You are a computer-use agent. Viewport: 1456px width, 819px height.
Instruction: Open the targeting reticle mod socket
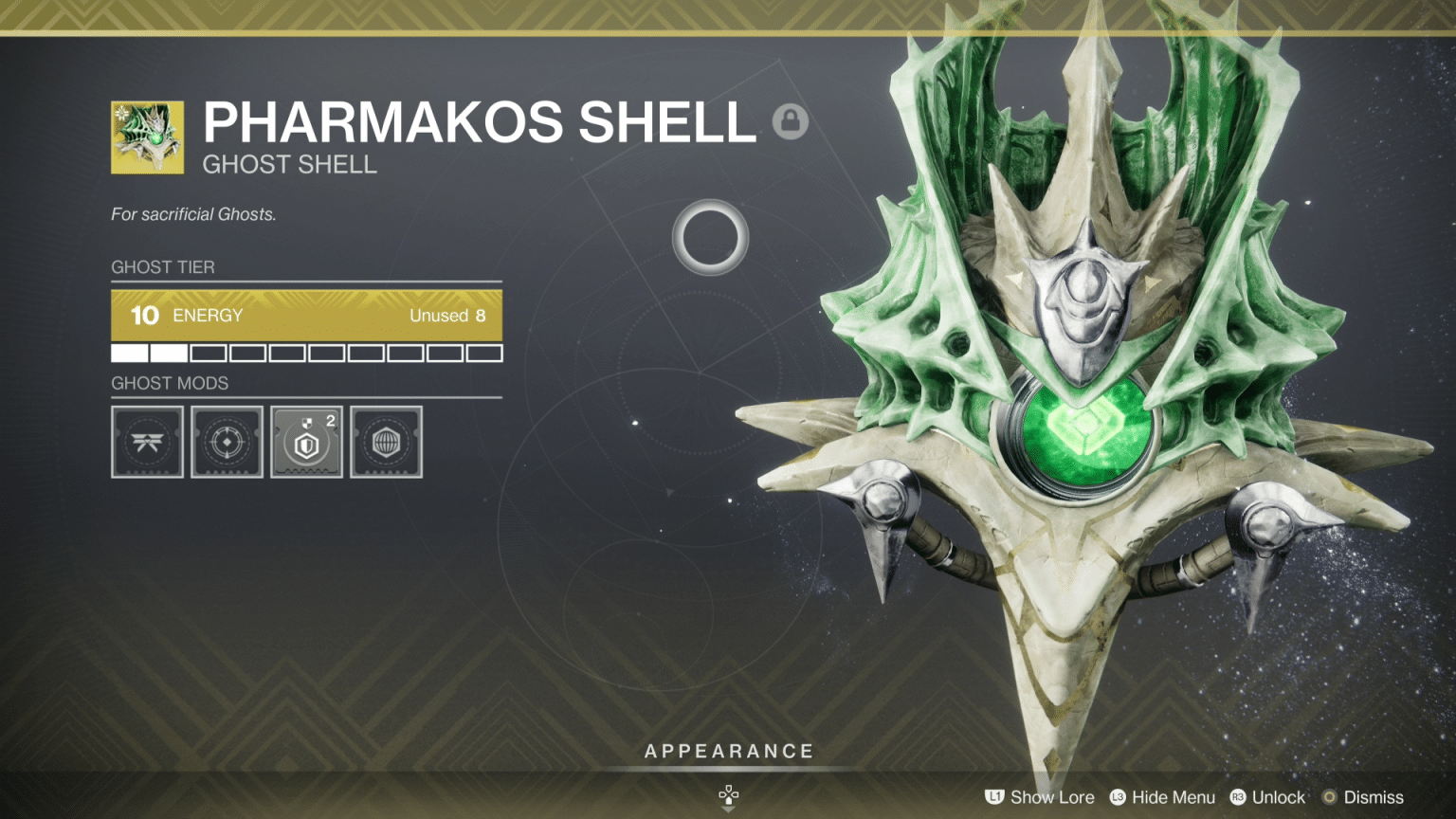pos(227,443)
